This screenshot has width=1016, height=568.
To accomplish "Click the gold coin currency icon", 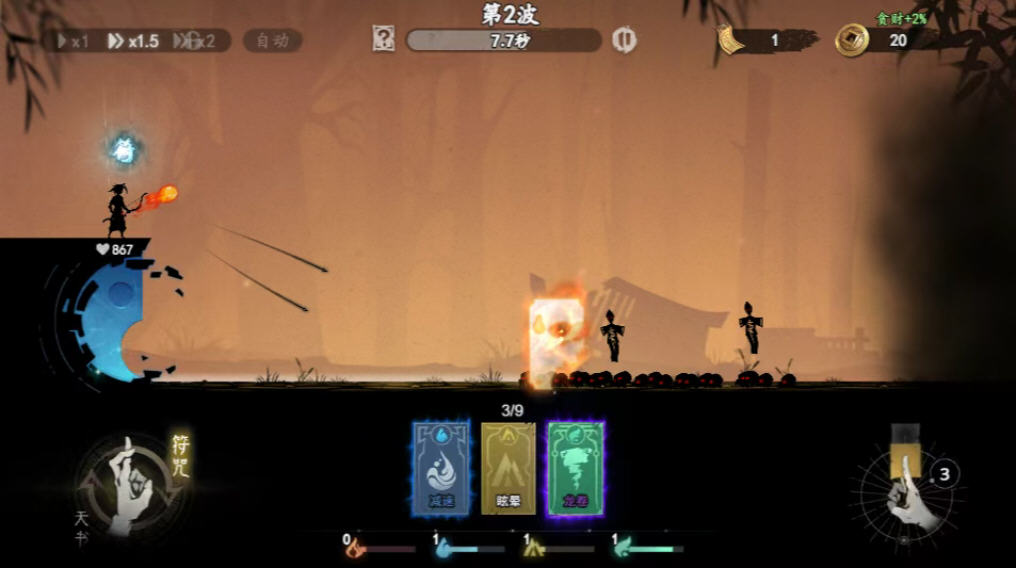I will click(x=852, y=40).
